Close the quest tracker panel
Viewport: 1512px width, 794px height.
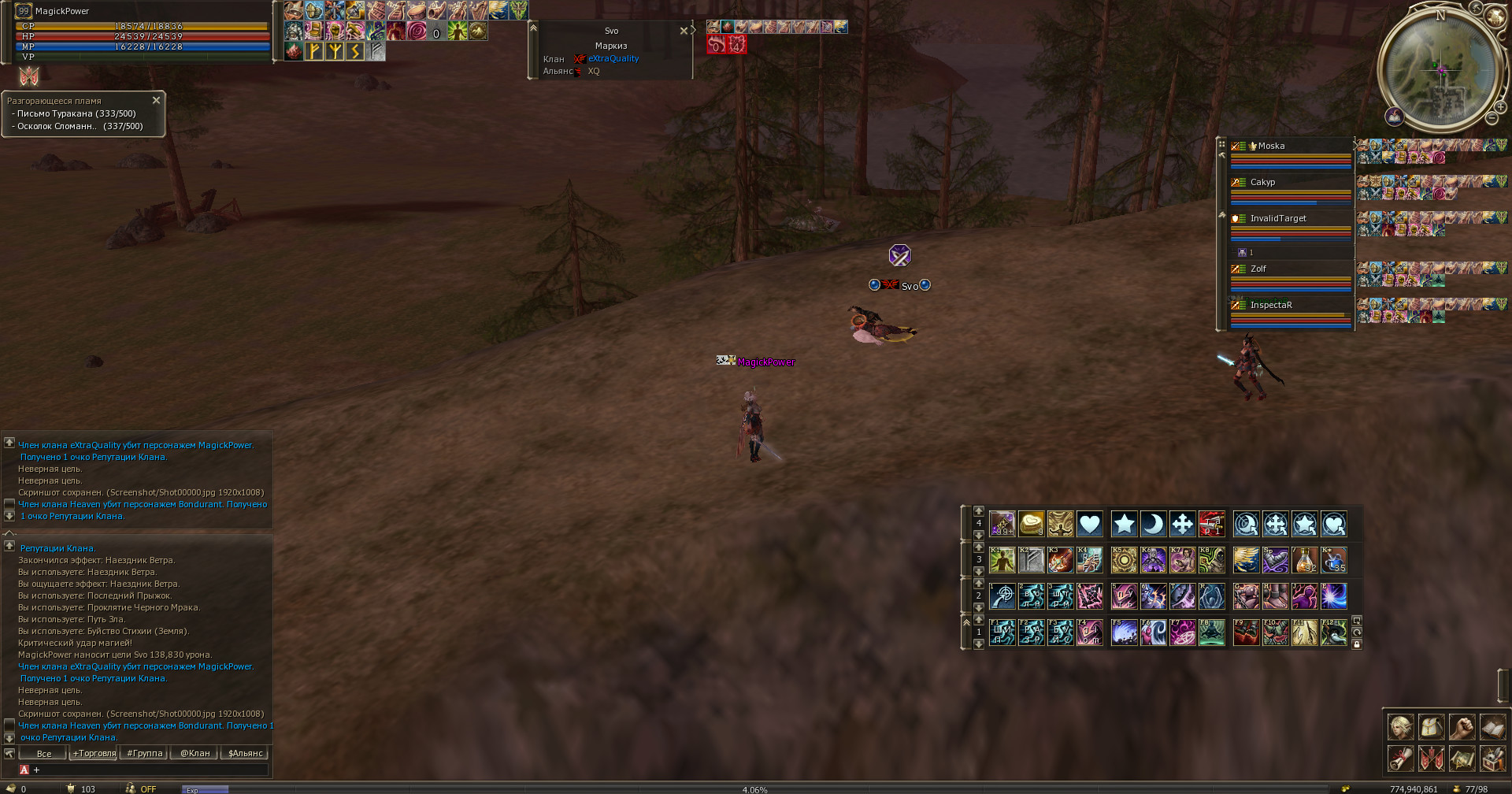pos(156,100)
